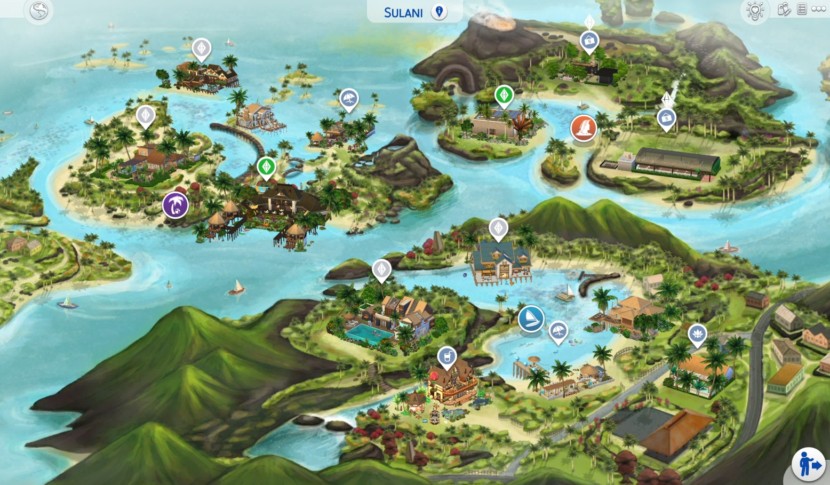This screenshot has height=485, width=830.
Task: Select the briefcase marker next to the waterfall icon
Action: 666,119
